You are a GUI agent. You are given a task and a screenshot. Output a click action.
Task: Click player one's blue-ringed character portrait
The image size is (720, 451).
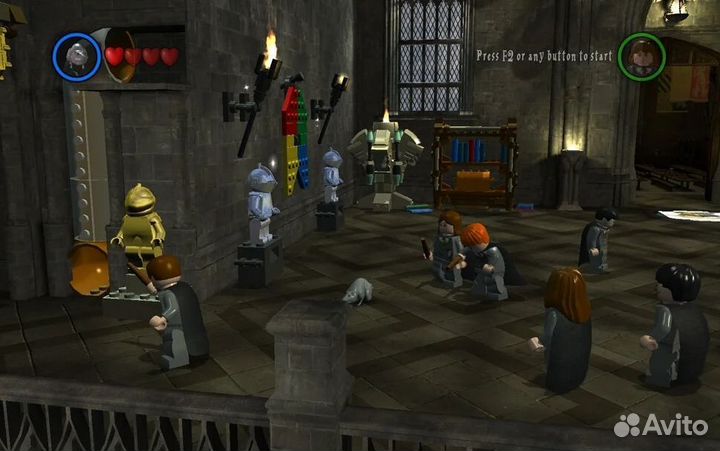(x=77, y=56)
